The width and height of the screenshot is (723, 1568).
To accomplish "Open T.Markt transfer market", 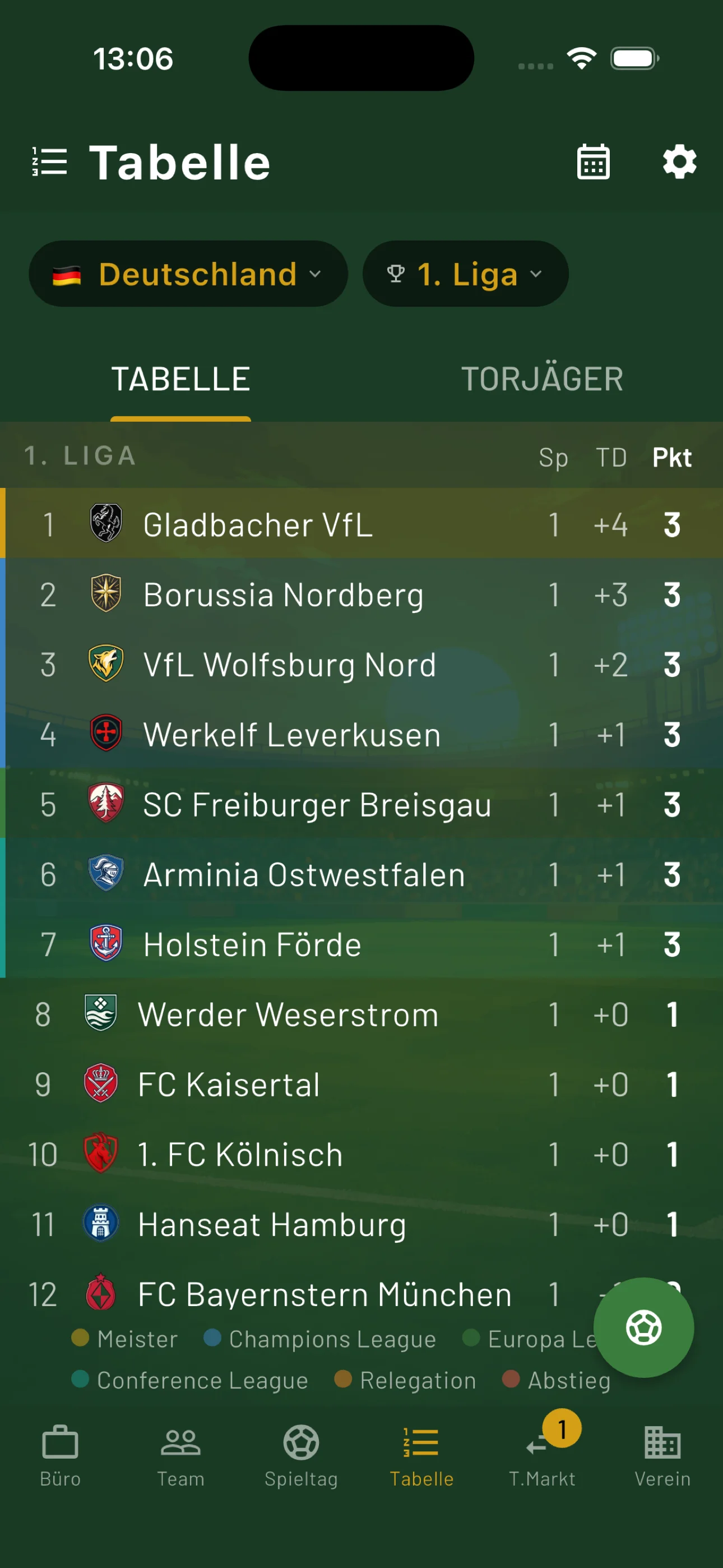I will coord(541,1455).
